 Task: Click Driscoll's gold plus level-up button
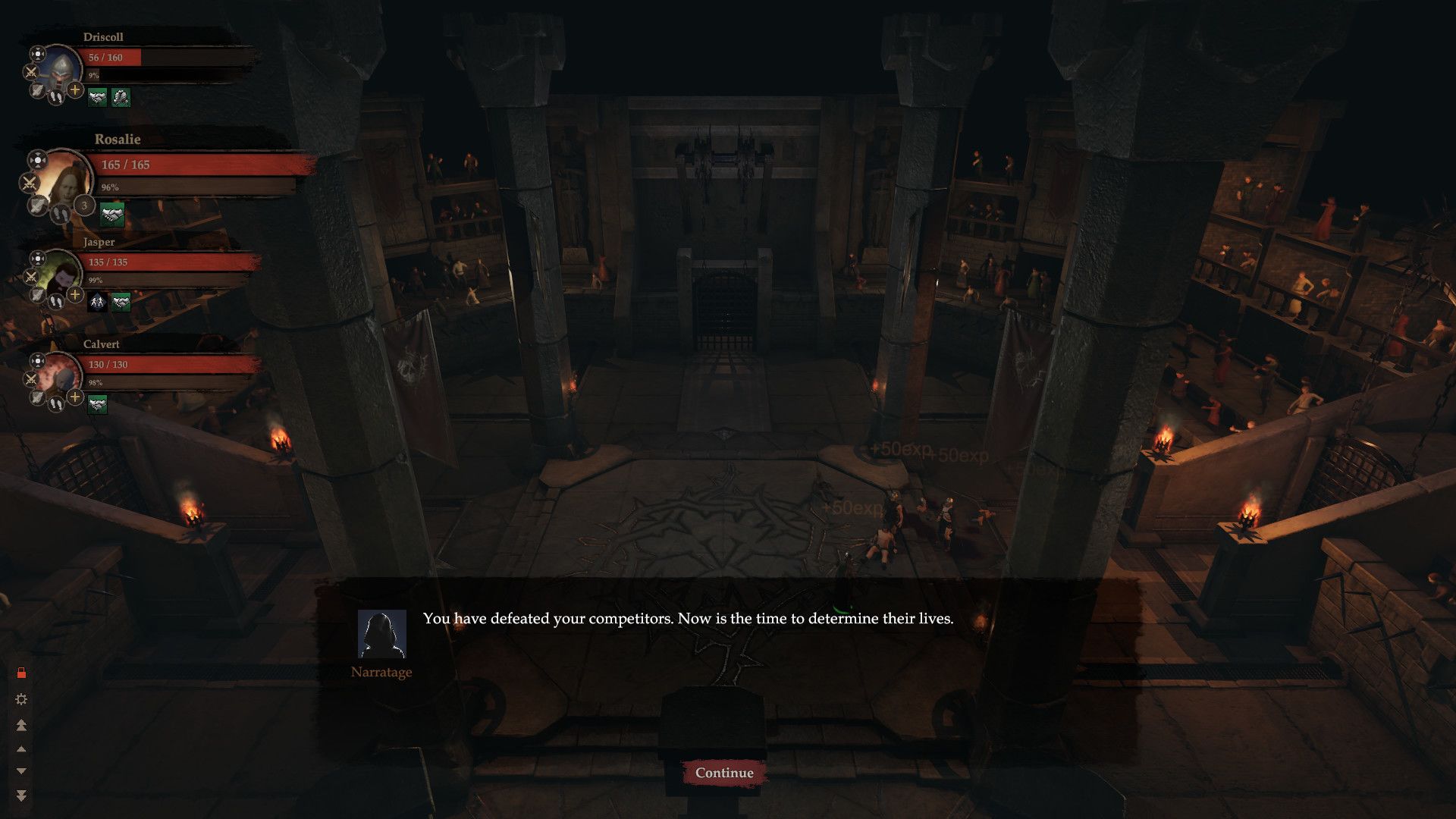[75, 90]
